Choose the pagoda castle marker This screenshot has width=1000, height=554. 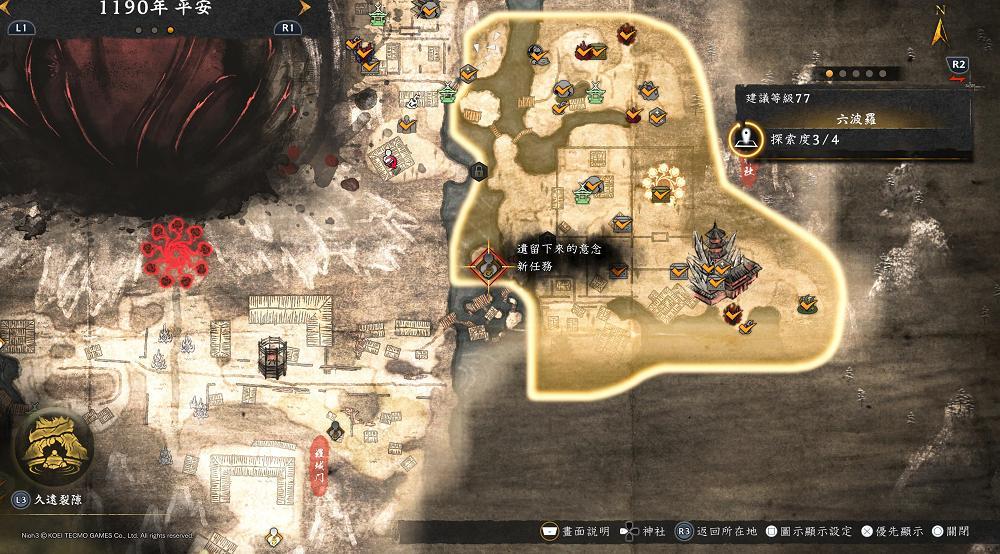tap(721, 261)
